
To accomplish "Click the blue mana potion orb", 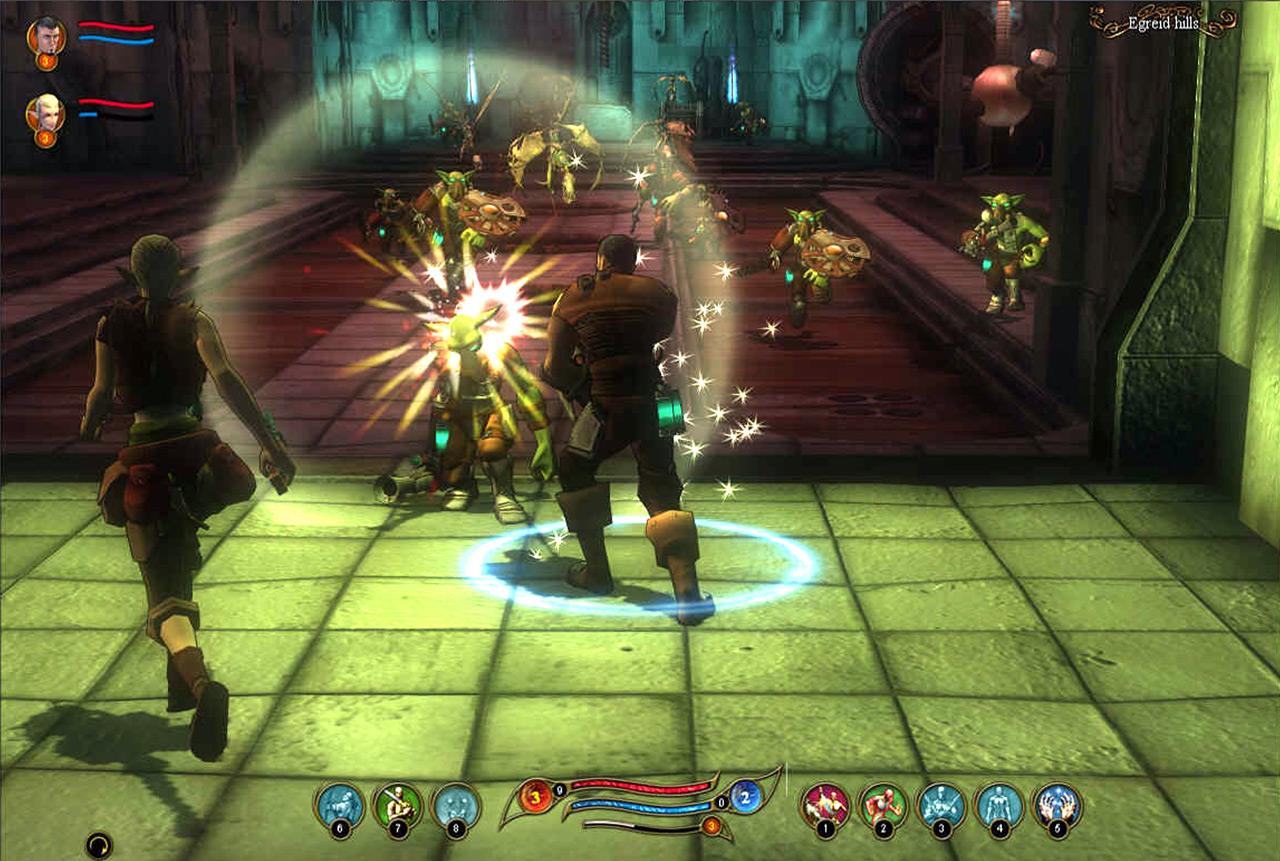I will pyautogui.click(x=746, y=797).
